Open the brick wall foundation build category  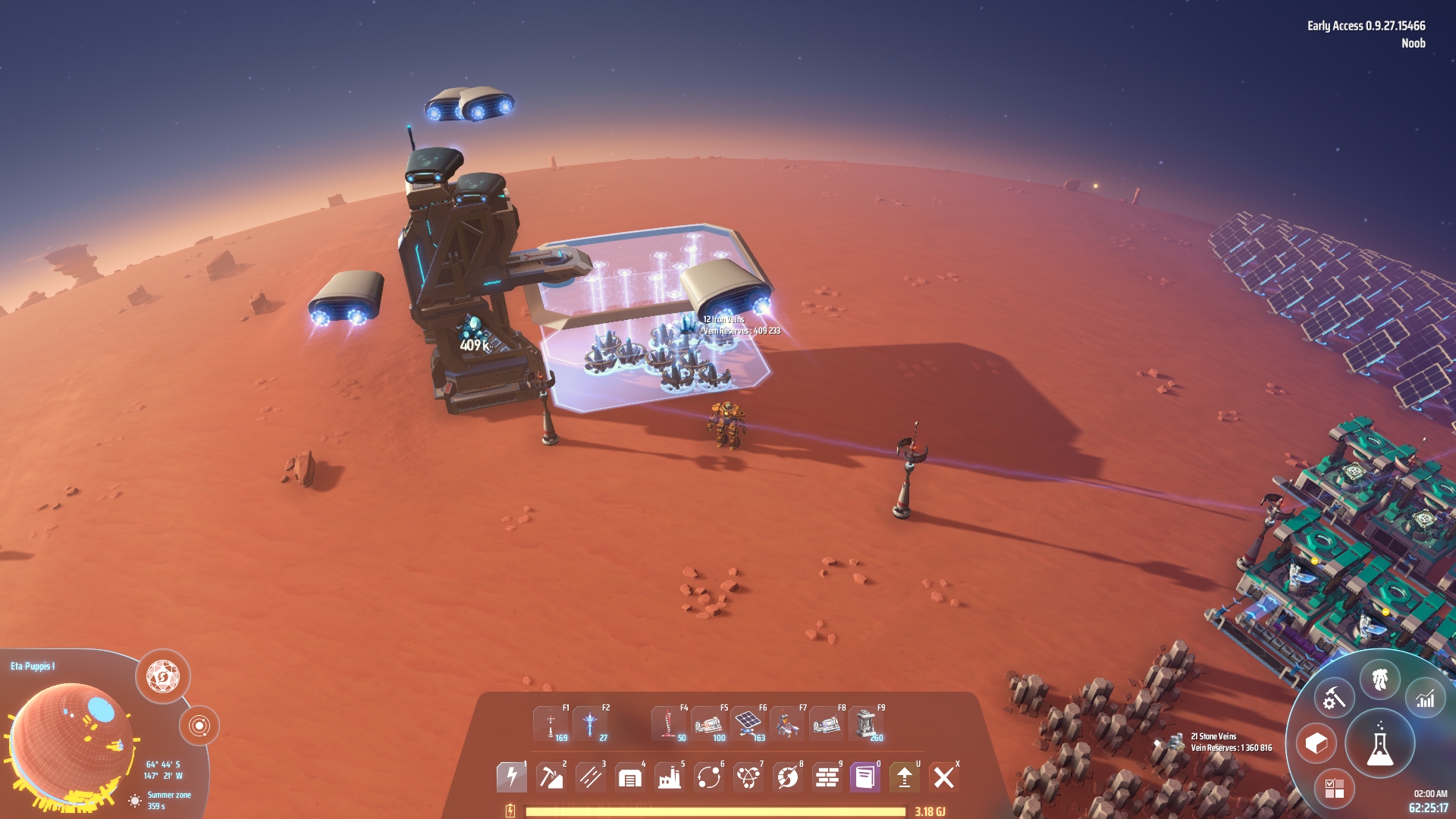[827, 777]
